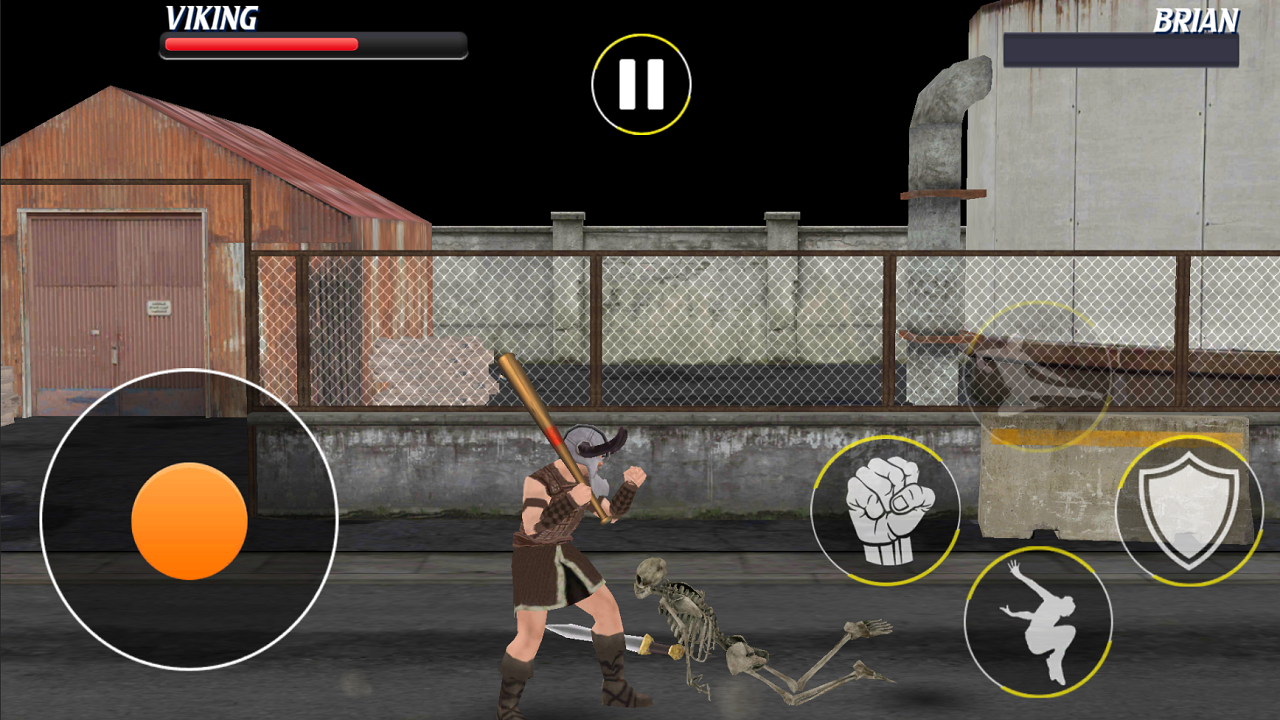
Task: Tap the pause icon's yellow circle
Action: click(x=641, y=35)
